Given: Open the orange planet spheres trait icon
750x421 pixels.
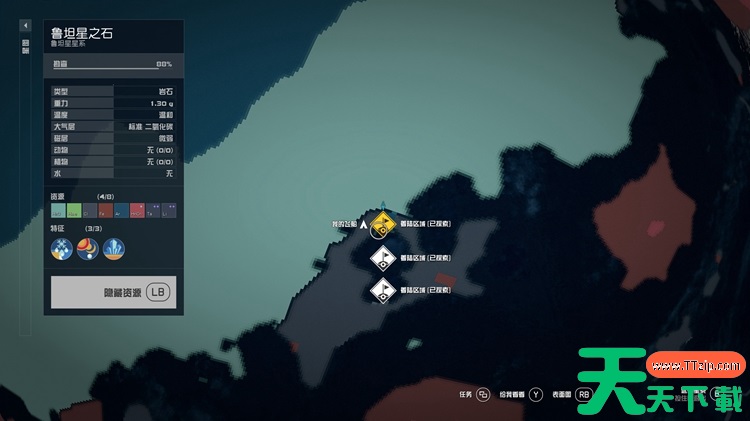Looking at the screenshot, I should (88, 249).
